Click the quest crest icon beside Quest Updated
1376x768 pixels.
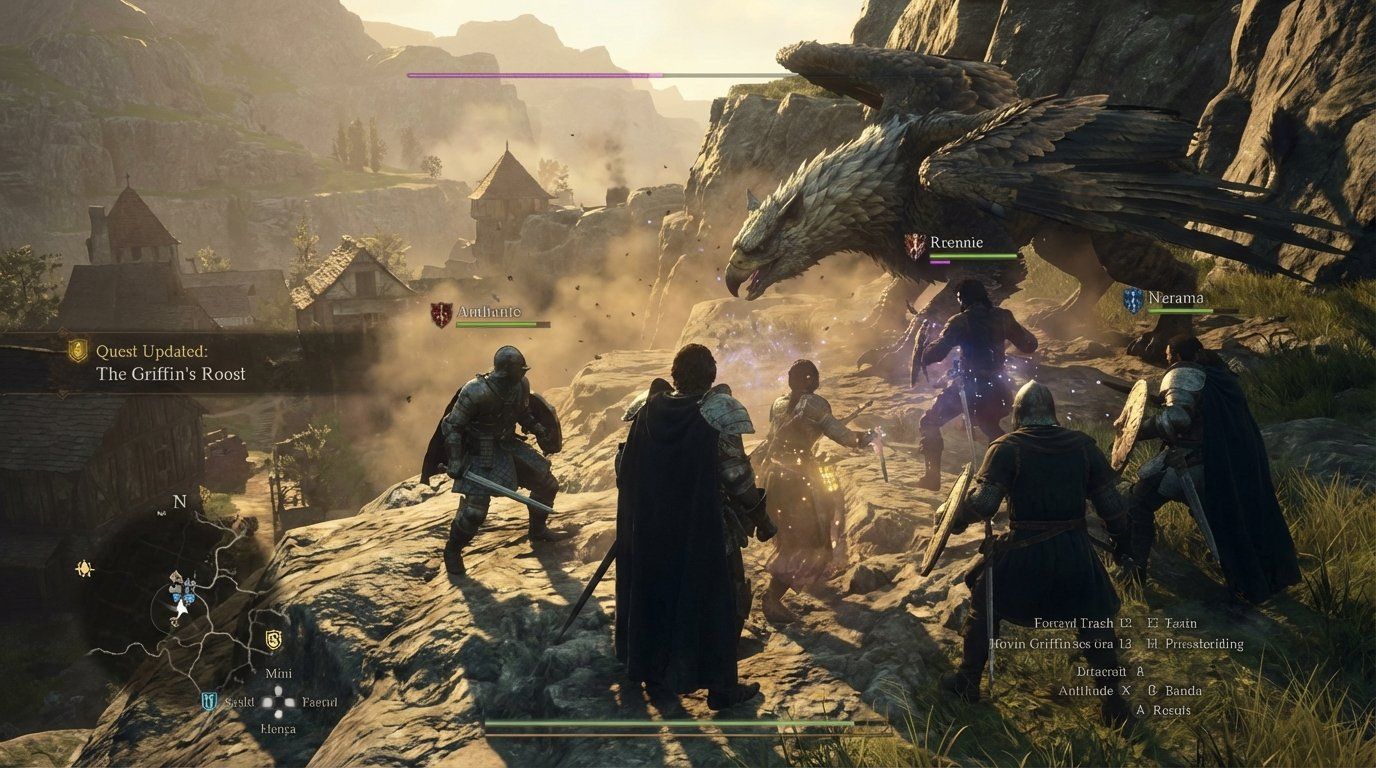pos(77,350)
